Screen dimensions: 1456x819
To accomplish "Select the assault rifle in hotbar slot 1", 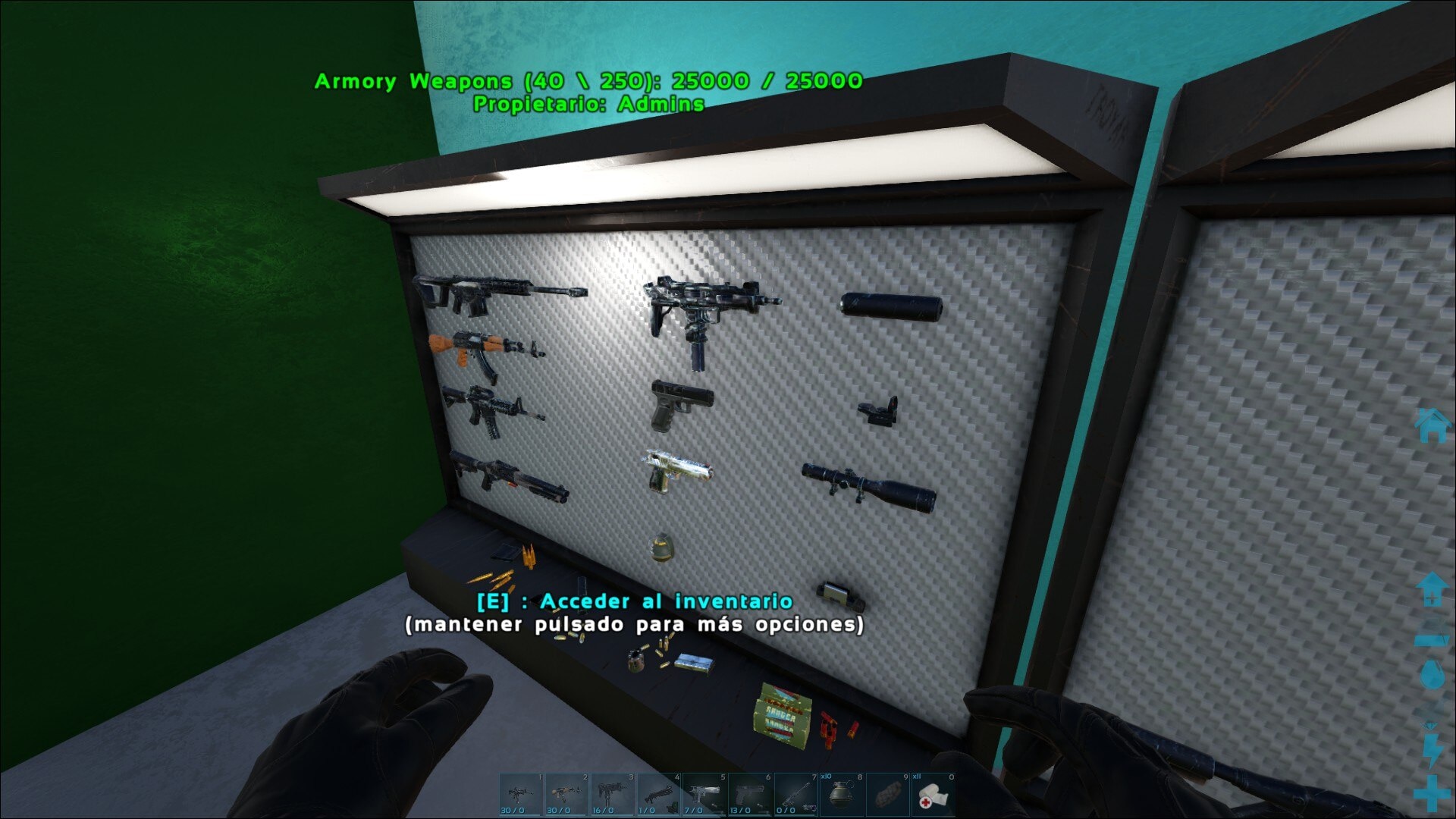I will pos(521,795).
